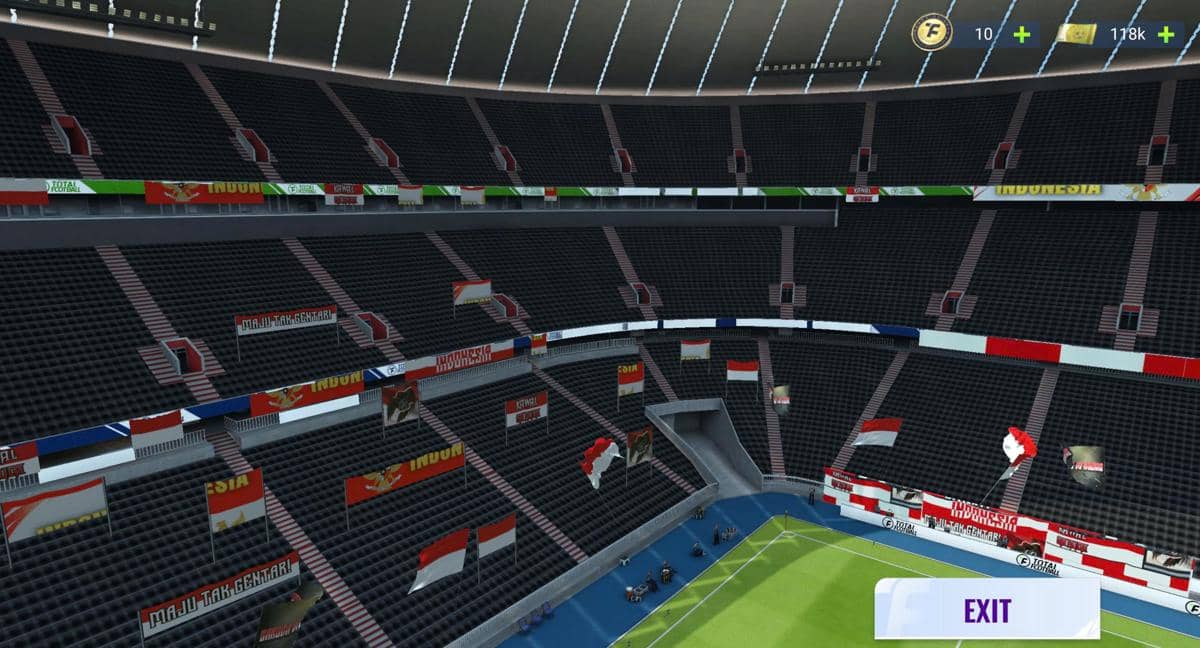
Task: Add more gold F coins
Action: tap(1021, 34)
